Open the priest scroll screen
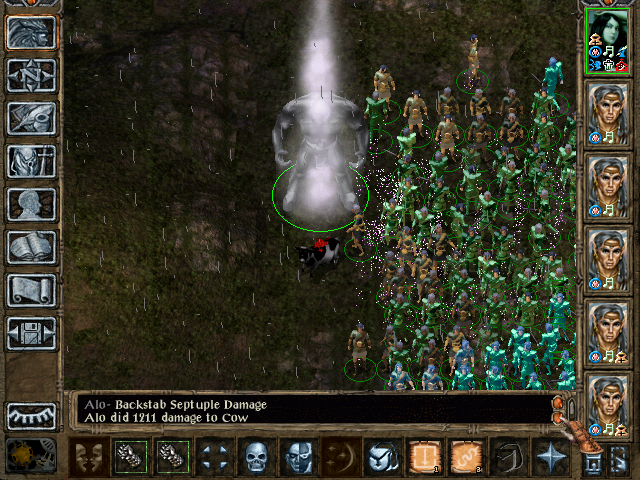 coord(31,290)
